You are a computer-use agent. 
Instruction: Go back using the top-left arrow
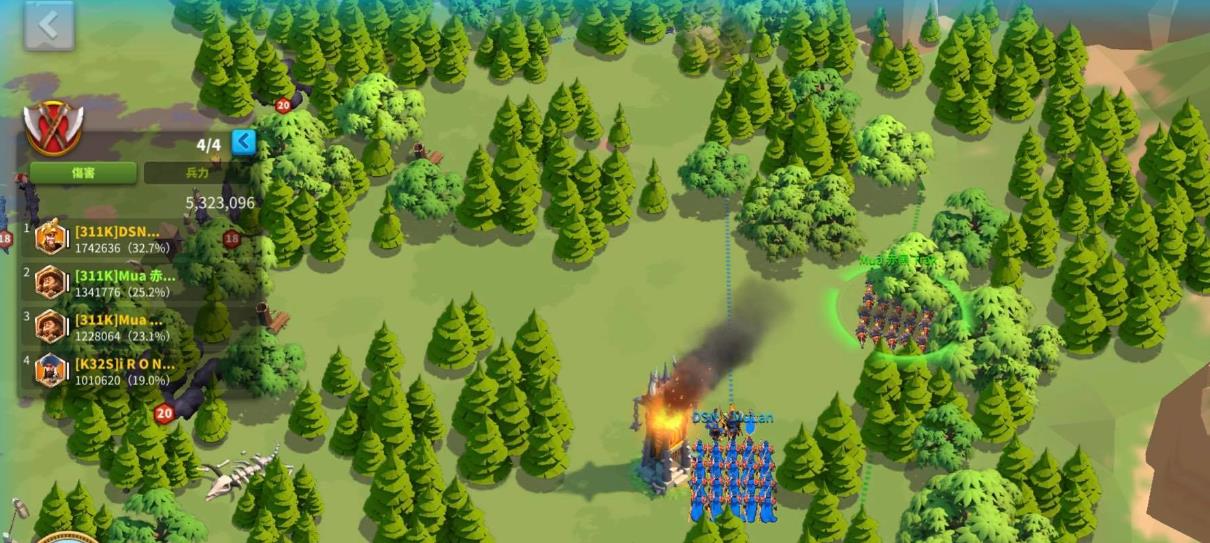click(49, 25)
